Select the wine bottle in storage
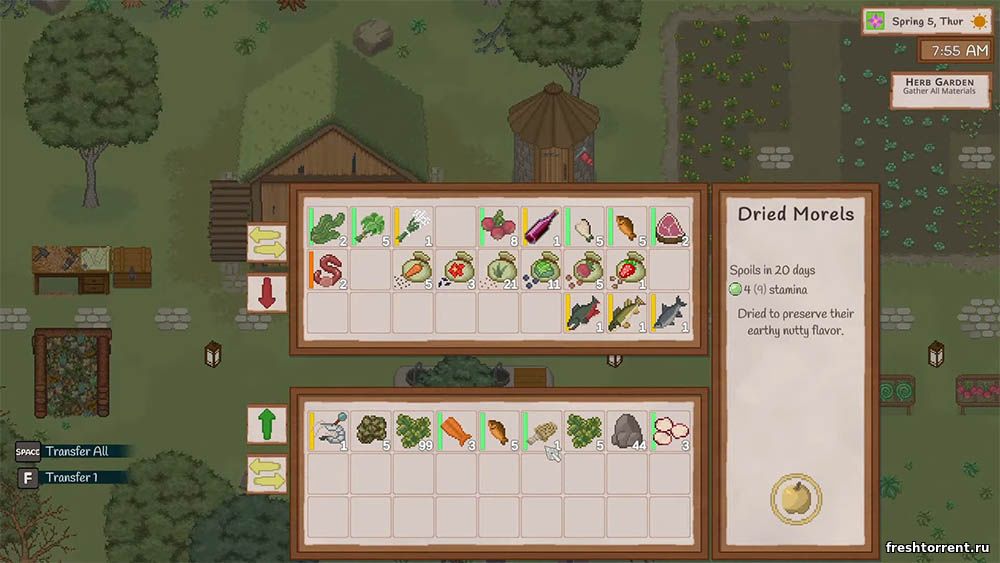1000x563 pixels. tap(542, 227)
